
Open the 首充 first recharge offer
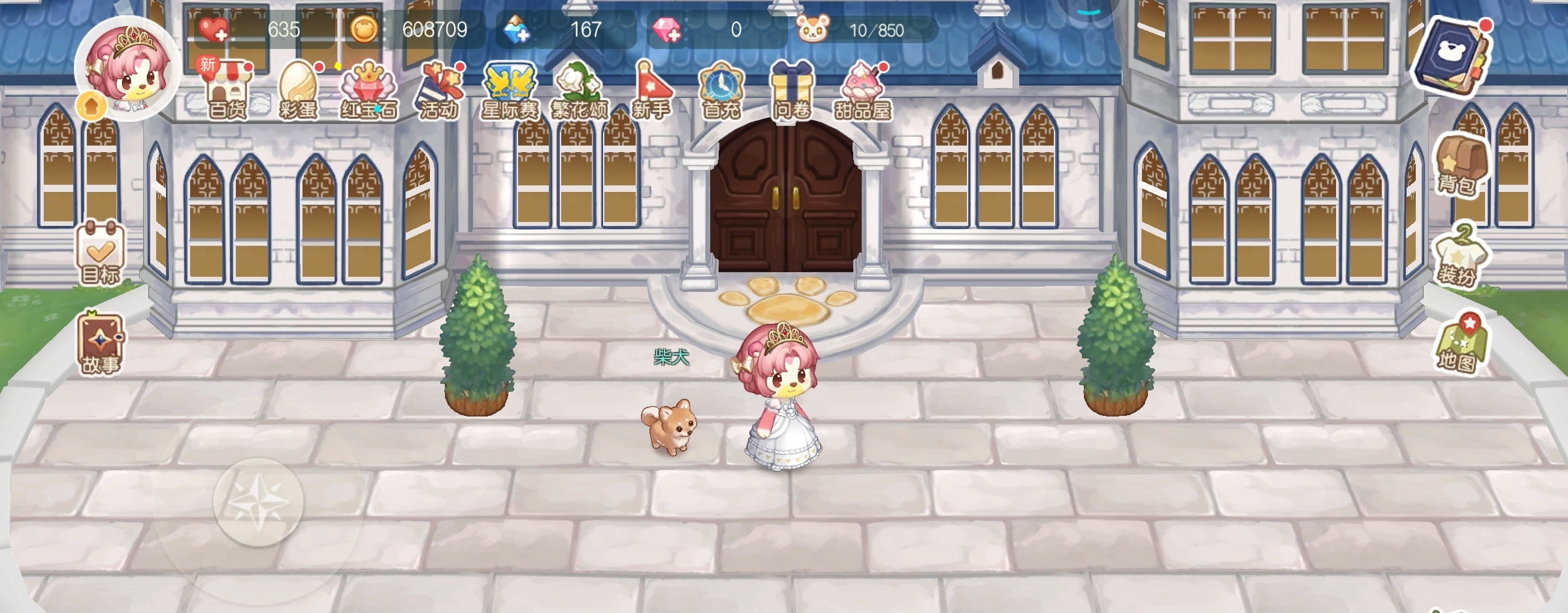721,91
